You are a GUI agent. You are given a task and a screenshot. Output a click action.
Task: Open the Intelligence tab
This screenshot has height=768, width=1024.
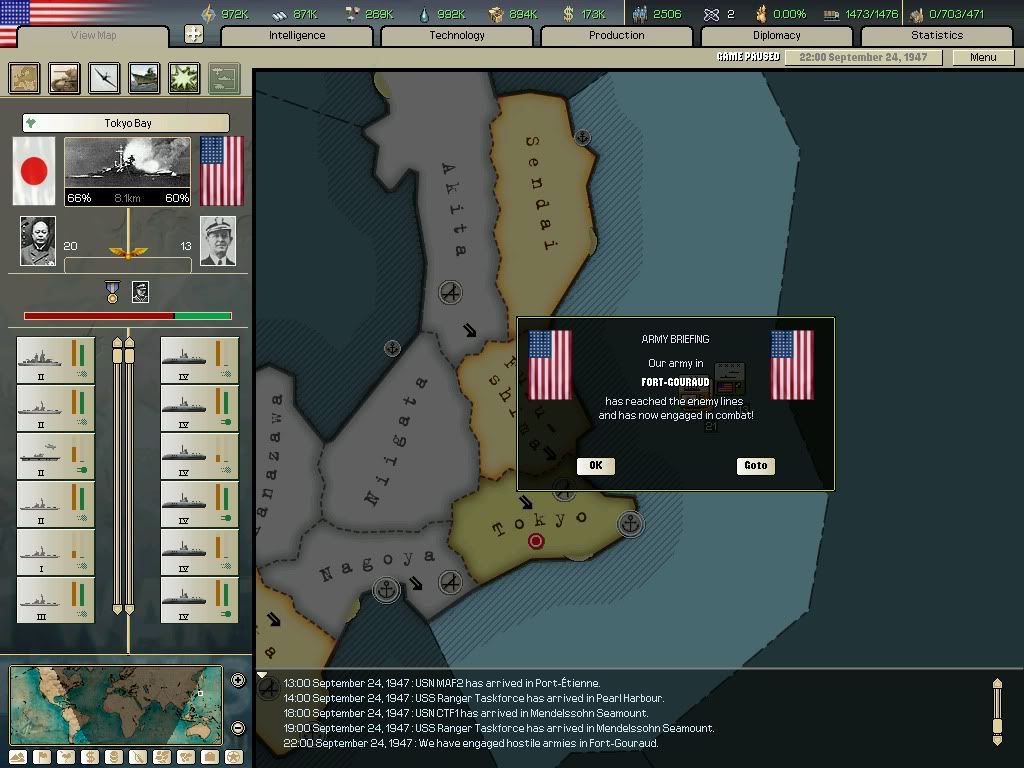297,36
